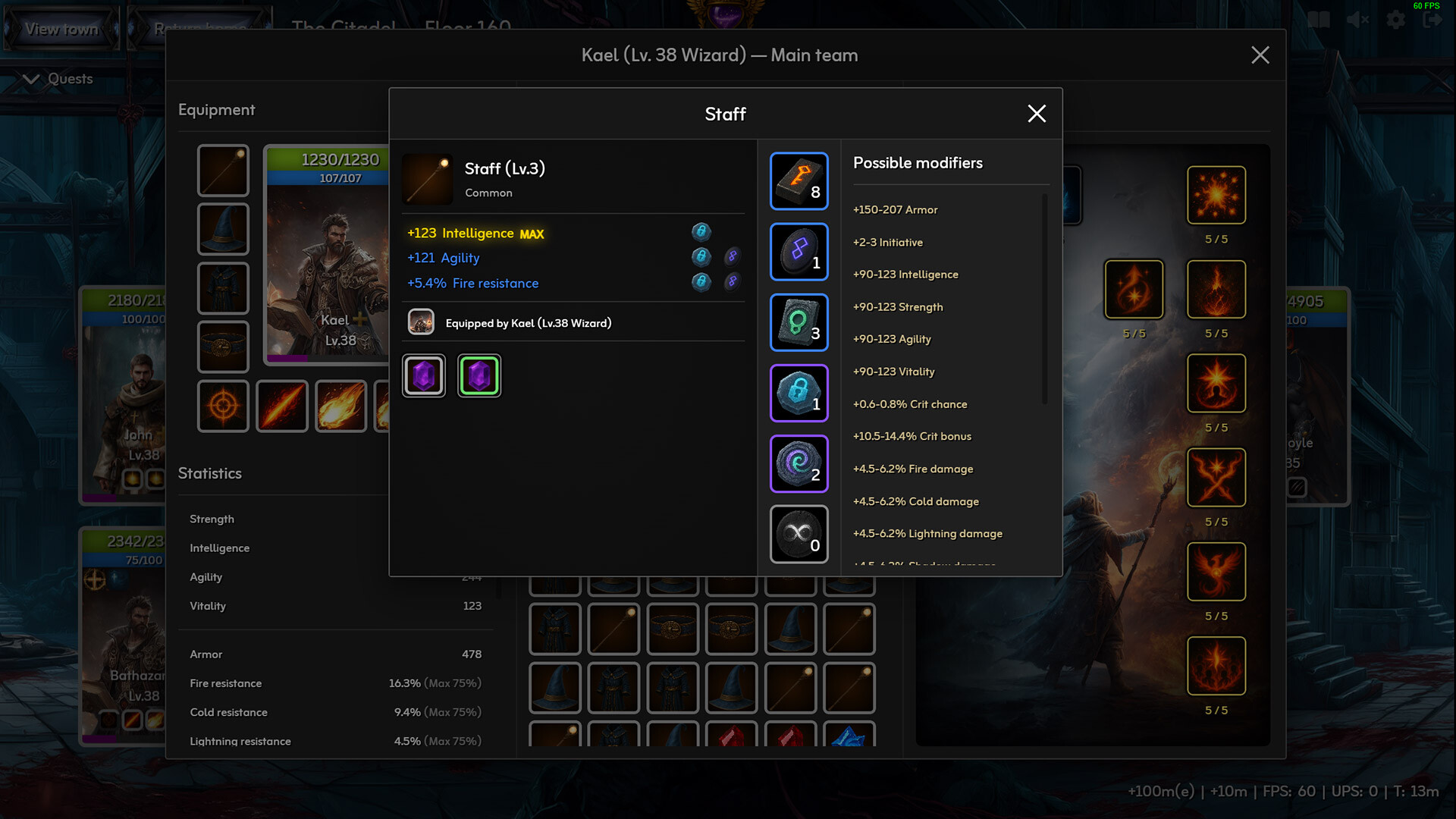Select the orange key rune with count 8
This screenshot has height=819, width=1456.
(799, 181)
